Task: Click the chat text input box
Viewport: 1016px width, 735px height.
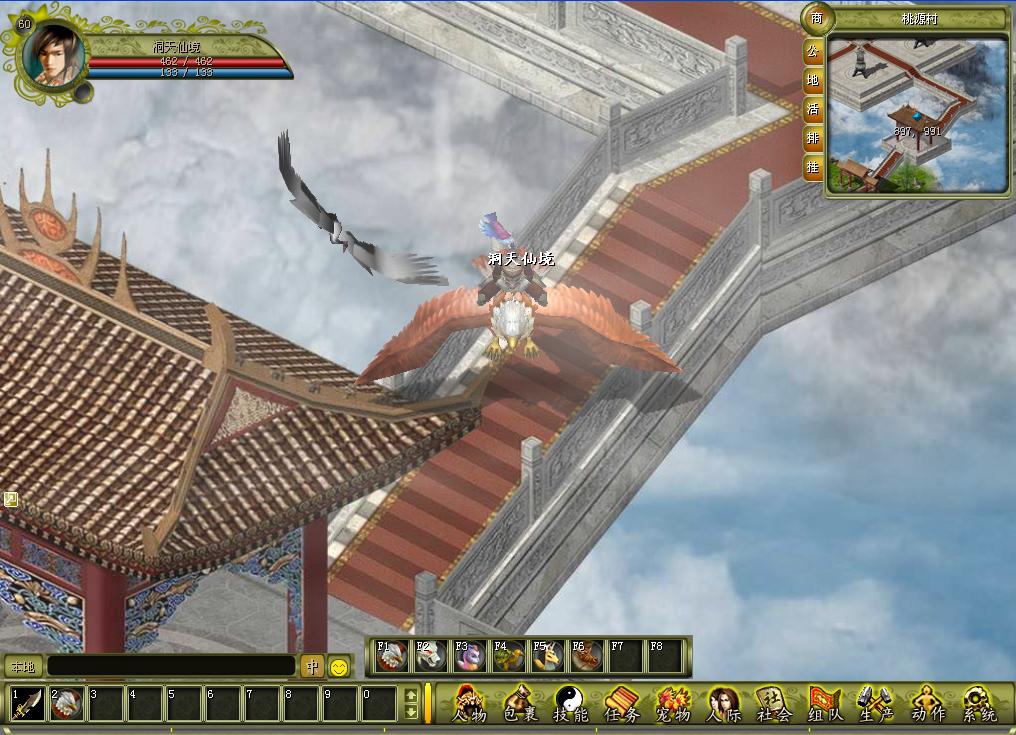Action: (171, 666)
